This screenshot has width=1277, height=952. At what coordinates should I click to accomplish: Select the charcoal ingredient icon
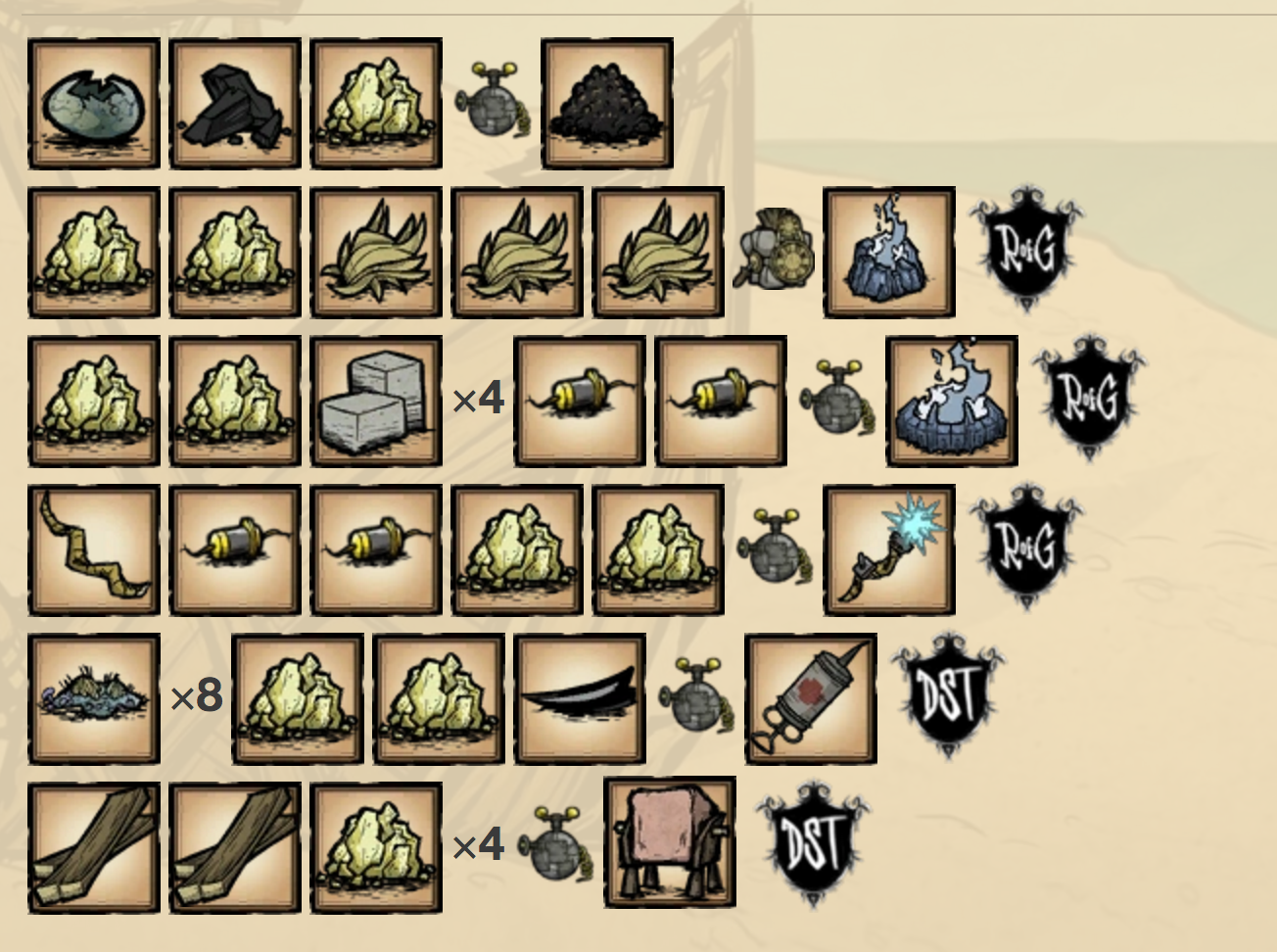pos(235,103)
